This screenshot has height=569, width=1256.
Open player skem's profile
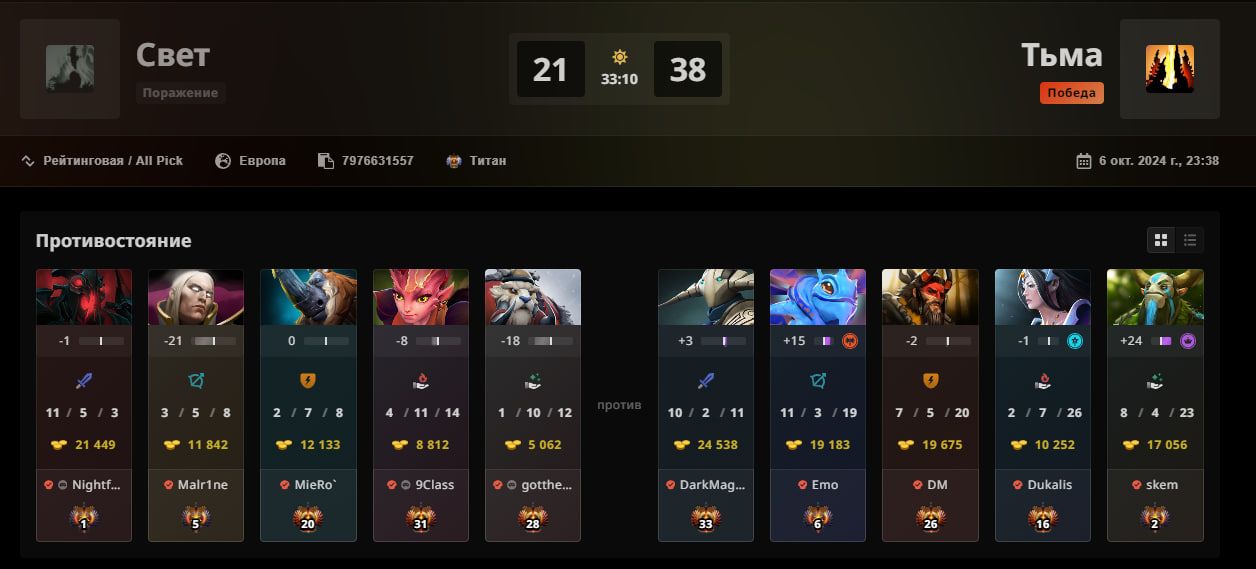tap(1162, 485)
